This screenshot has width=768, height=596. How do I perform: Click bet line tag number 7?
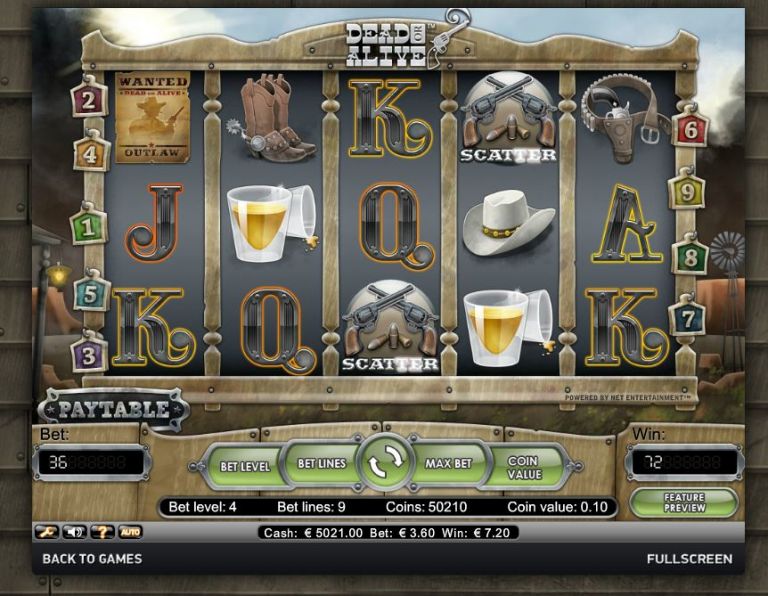(687, 318)
